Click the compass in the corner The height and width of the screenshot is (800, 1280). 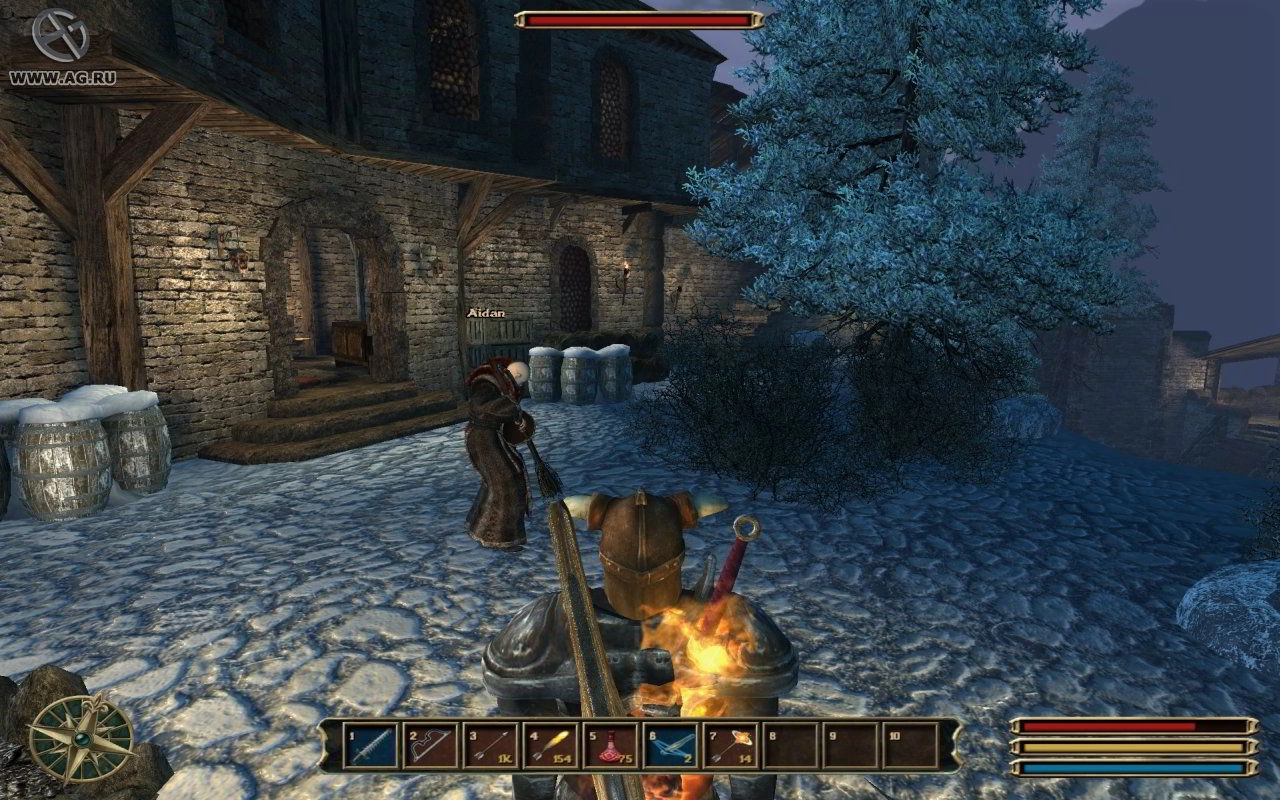(80, 738)
